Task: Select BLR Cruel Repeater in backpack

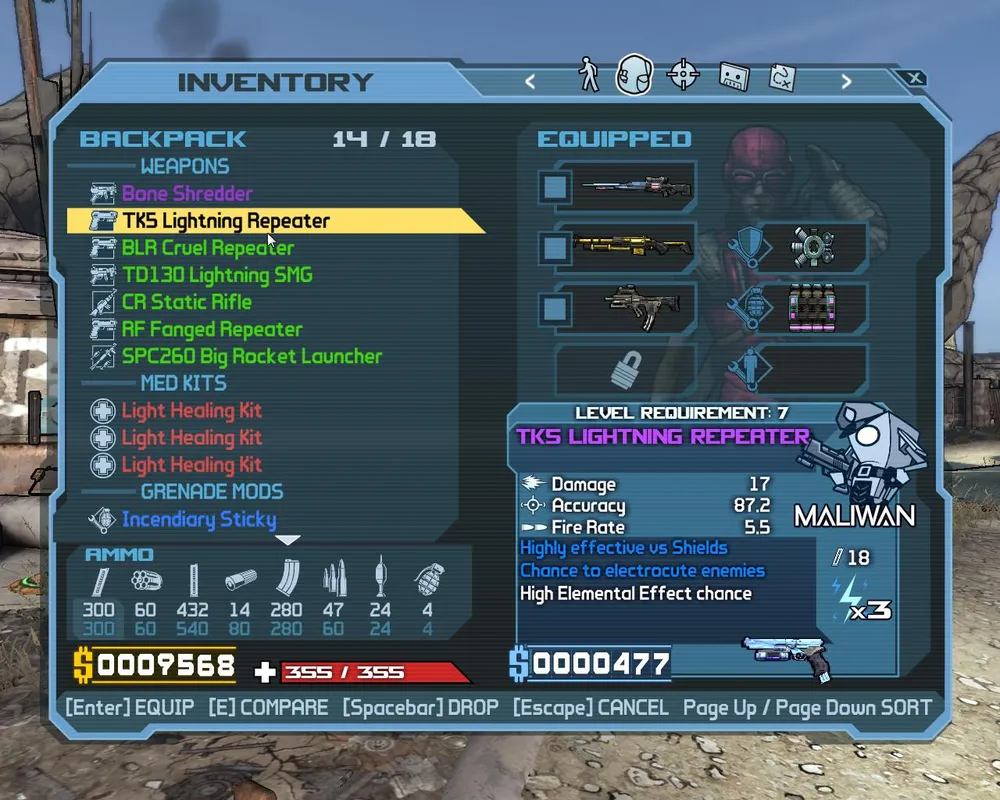Action: pyautogui.click(x=208, y=248)
